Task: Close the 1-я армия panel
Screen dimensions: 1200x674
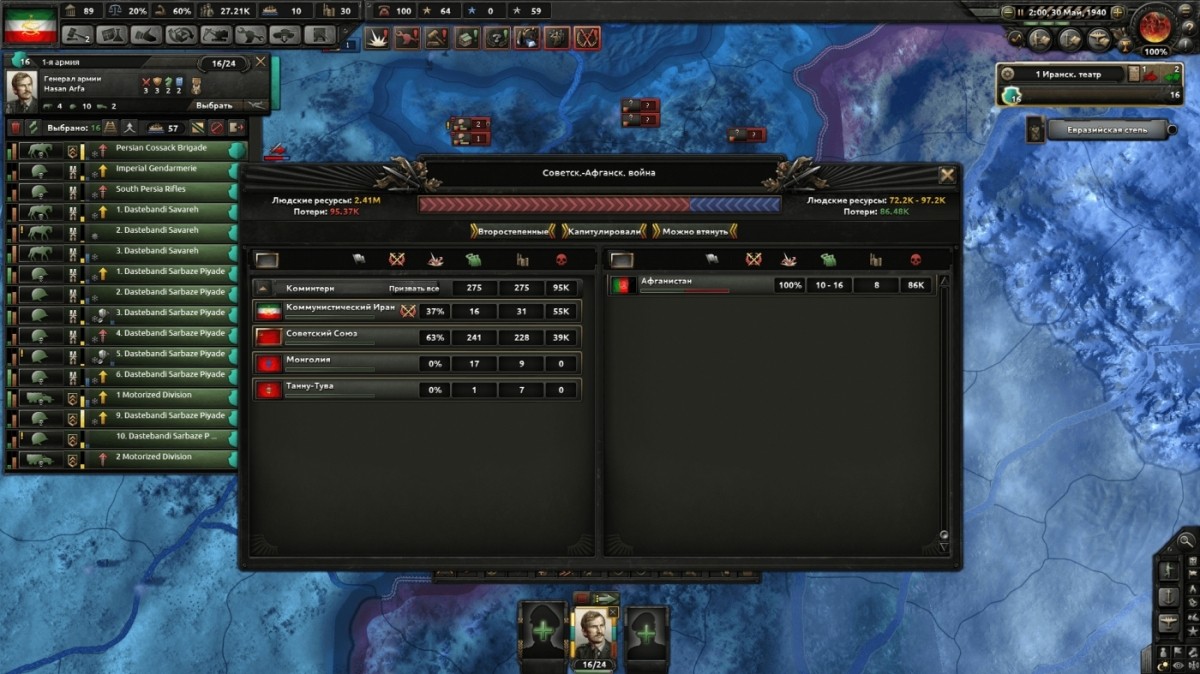Action: (261, 62)
